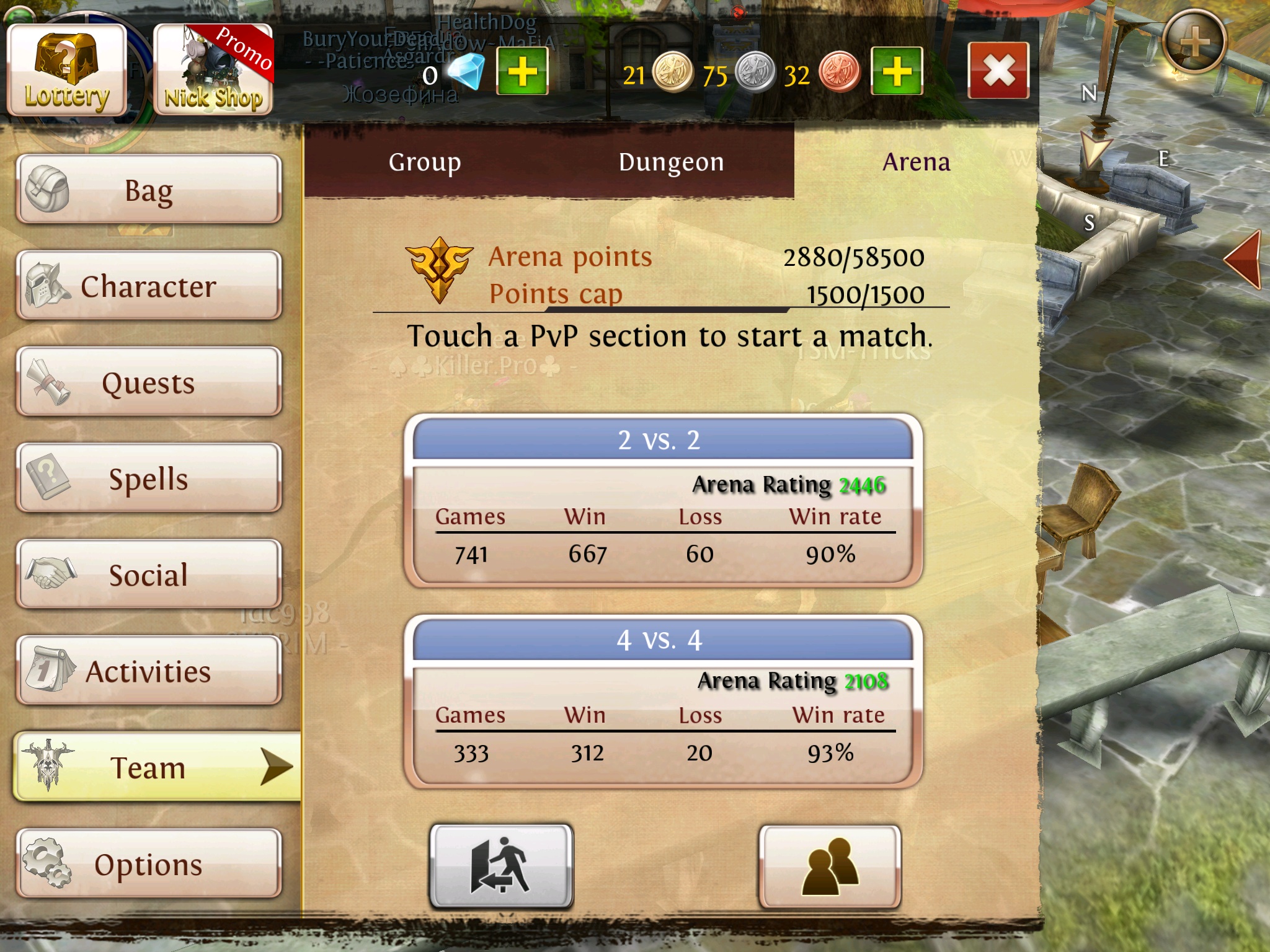1270x952 pixels.
Task: Buy more coins with the green plus
Action: (897, 71)
